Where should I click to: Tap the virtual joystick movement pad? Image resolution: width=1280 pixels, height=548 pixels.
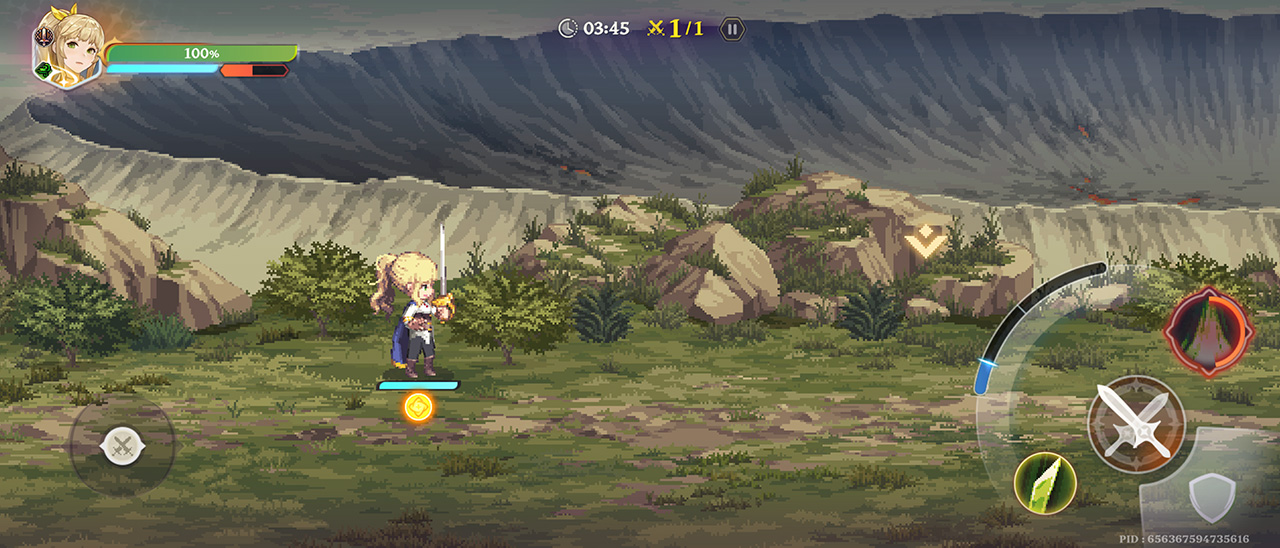pyautogui.click(x=122, y=444)
